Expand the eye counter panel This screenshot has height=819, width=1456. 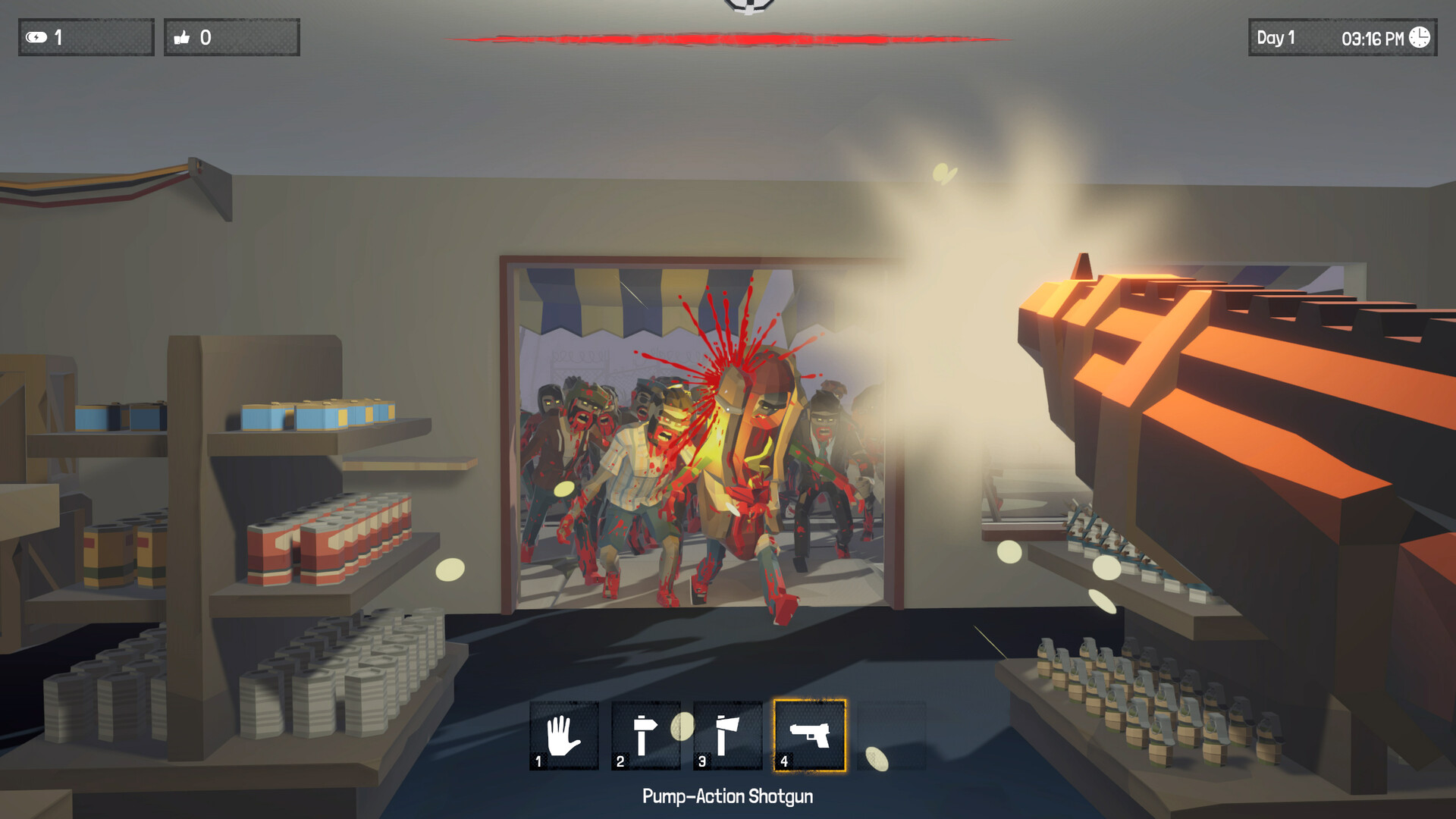pos(85,36)
